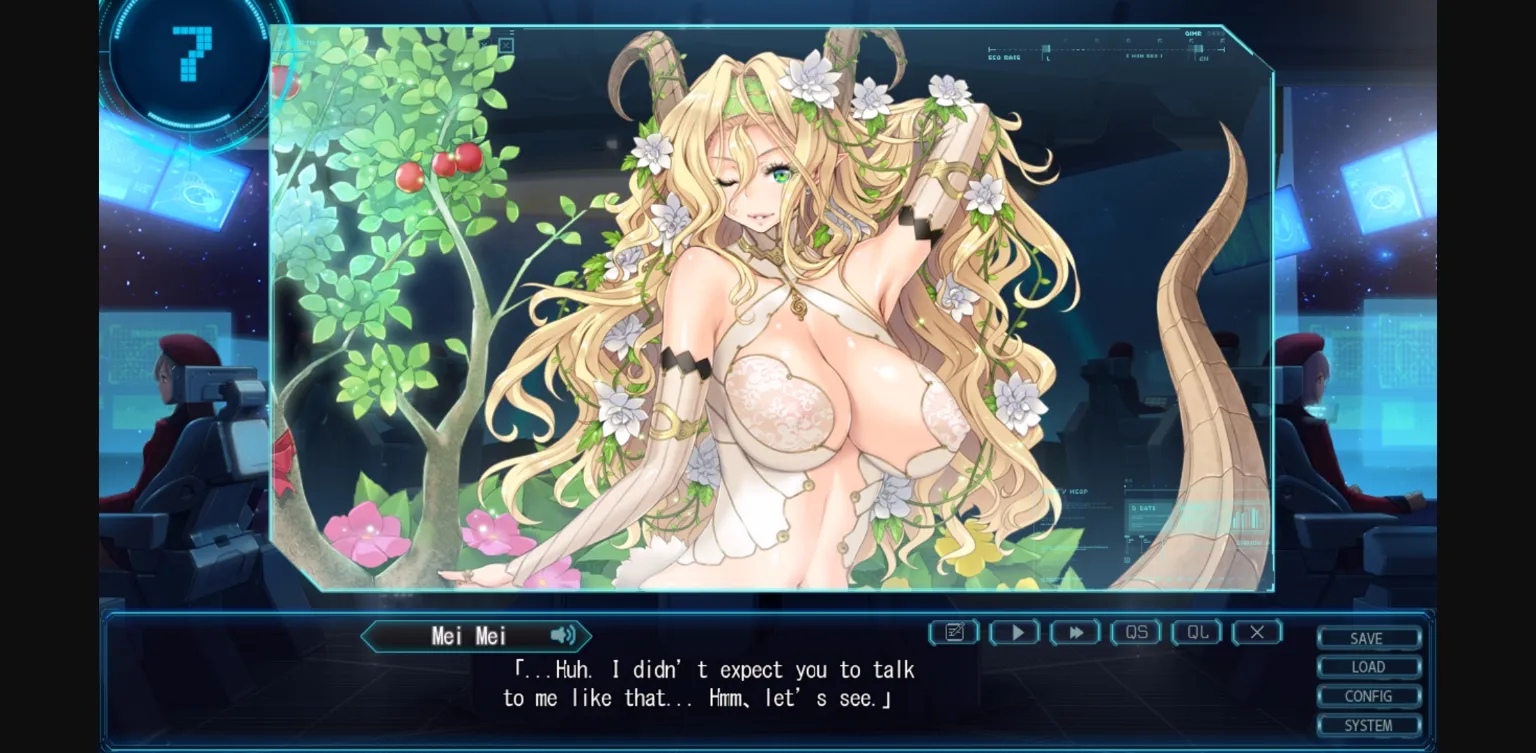
Task: Click the Mei Mei name plate
Action: pos(470,636)
